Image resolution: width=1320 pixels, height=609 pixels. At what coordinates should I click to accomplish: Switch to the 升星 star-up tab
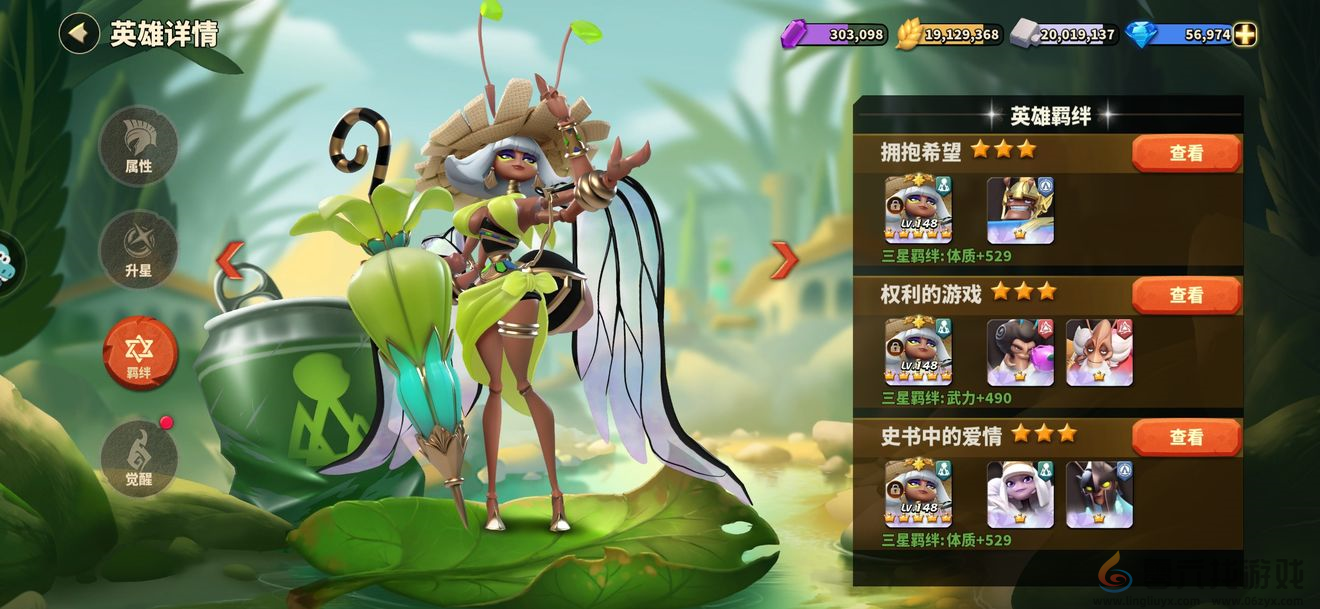[139, 250]
